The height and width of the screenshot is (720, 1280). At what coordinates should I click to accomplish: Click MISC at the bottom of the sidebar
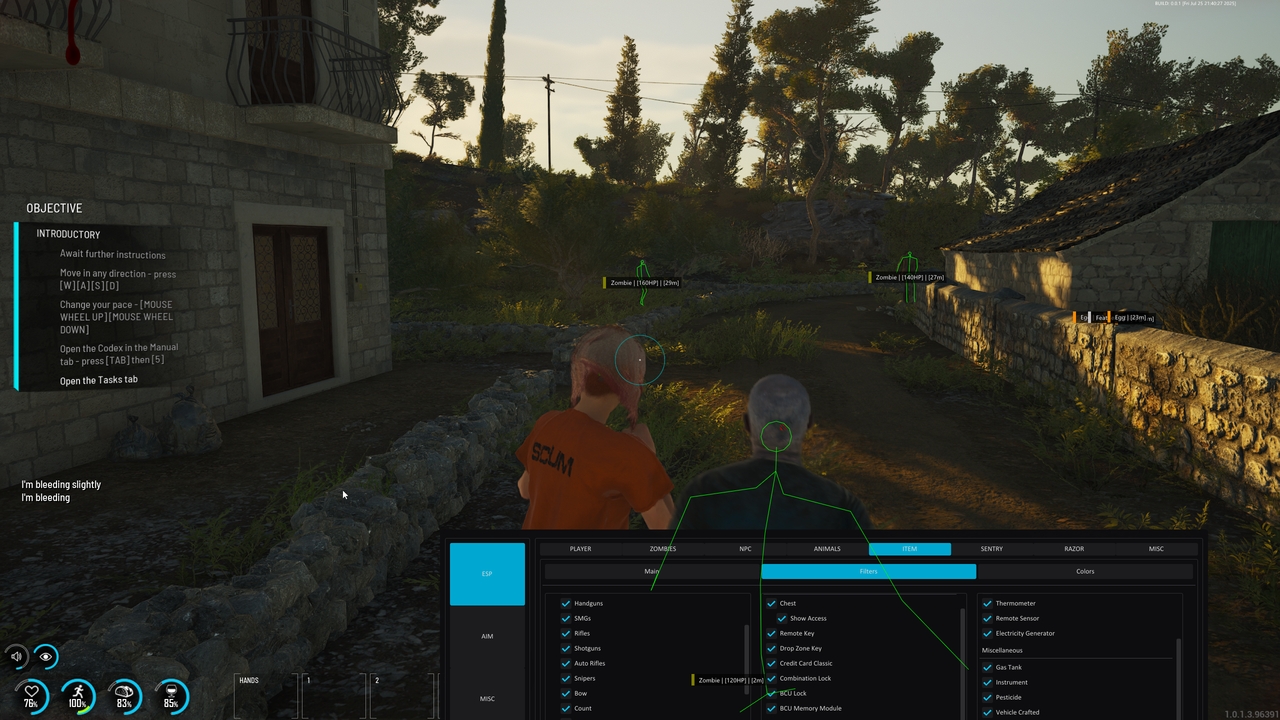[x=487, y=698]
